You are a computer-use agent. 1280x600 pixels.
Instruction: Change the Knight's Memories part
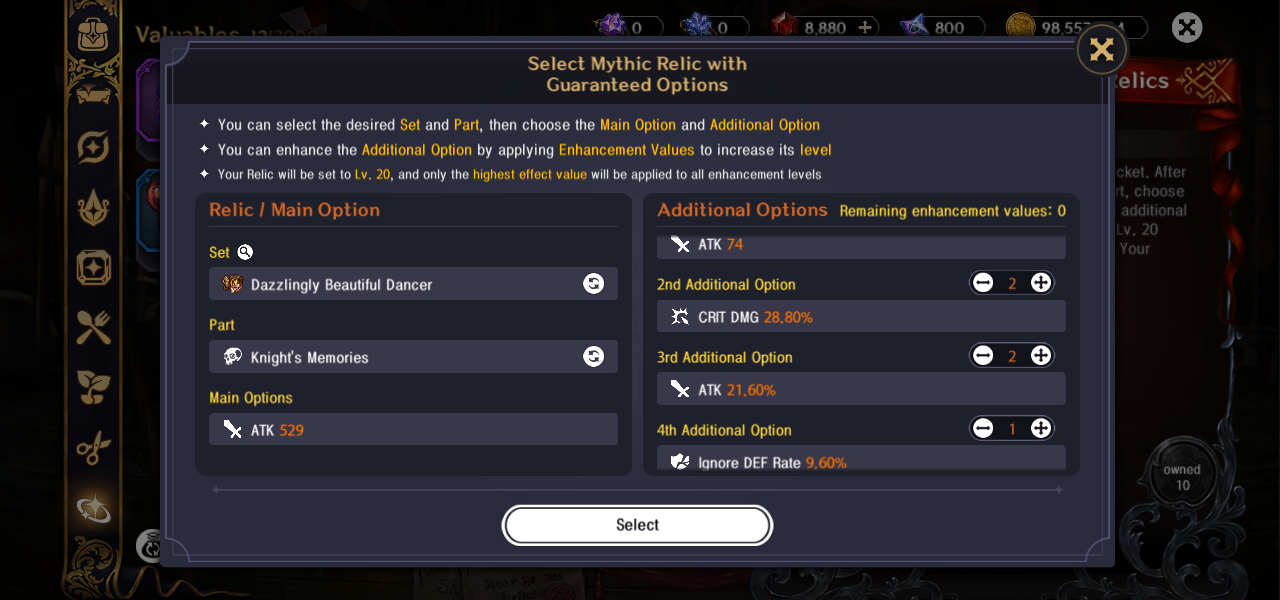[593, 357]
